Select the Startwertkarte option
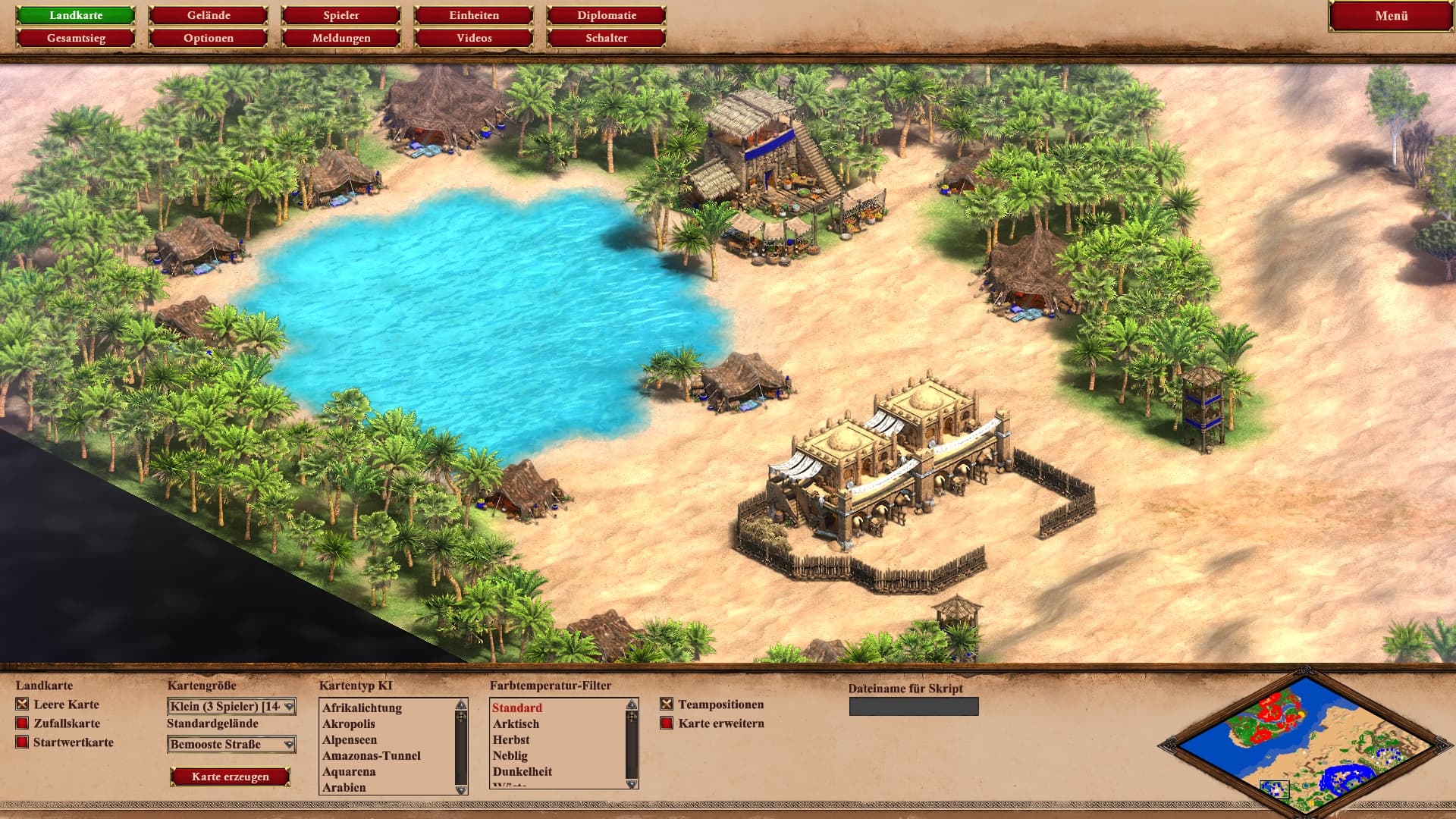Screen dimensions: 1456x819 [x=22, y=742]
